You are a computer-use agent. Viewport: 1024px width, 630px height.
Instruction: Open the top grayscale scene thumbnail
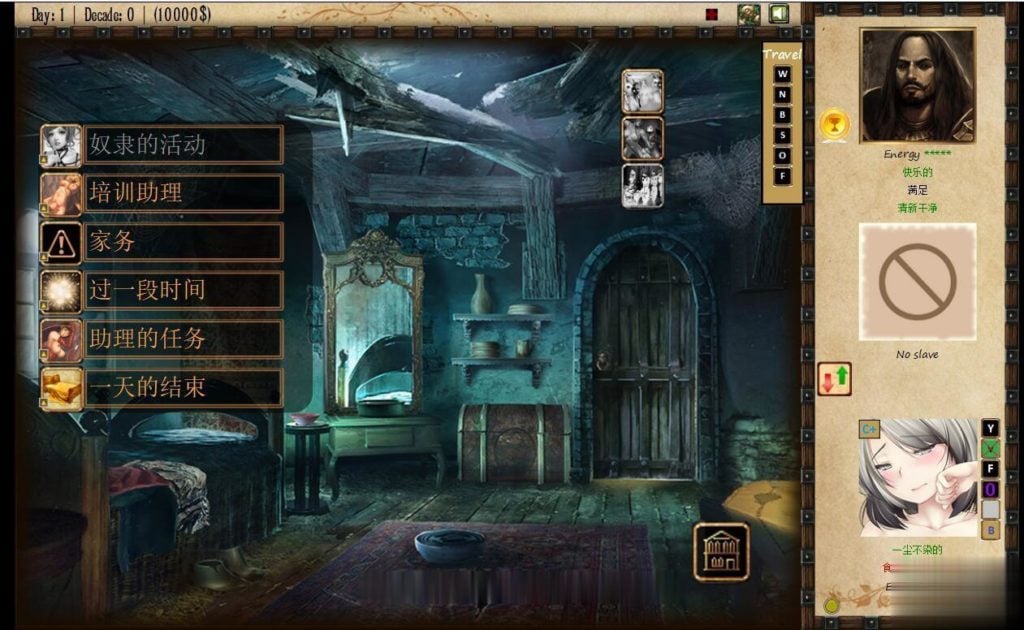coord(642,91)
